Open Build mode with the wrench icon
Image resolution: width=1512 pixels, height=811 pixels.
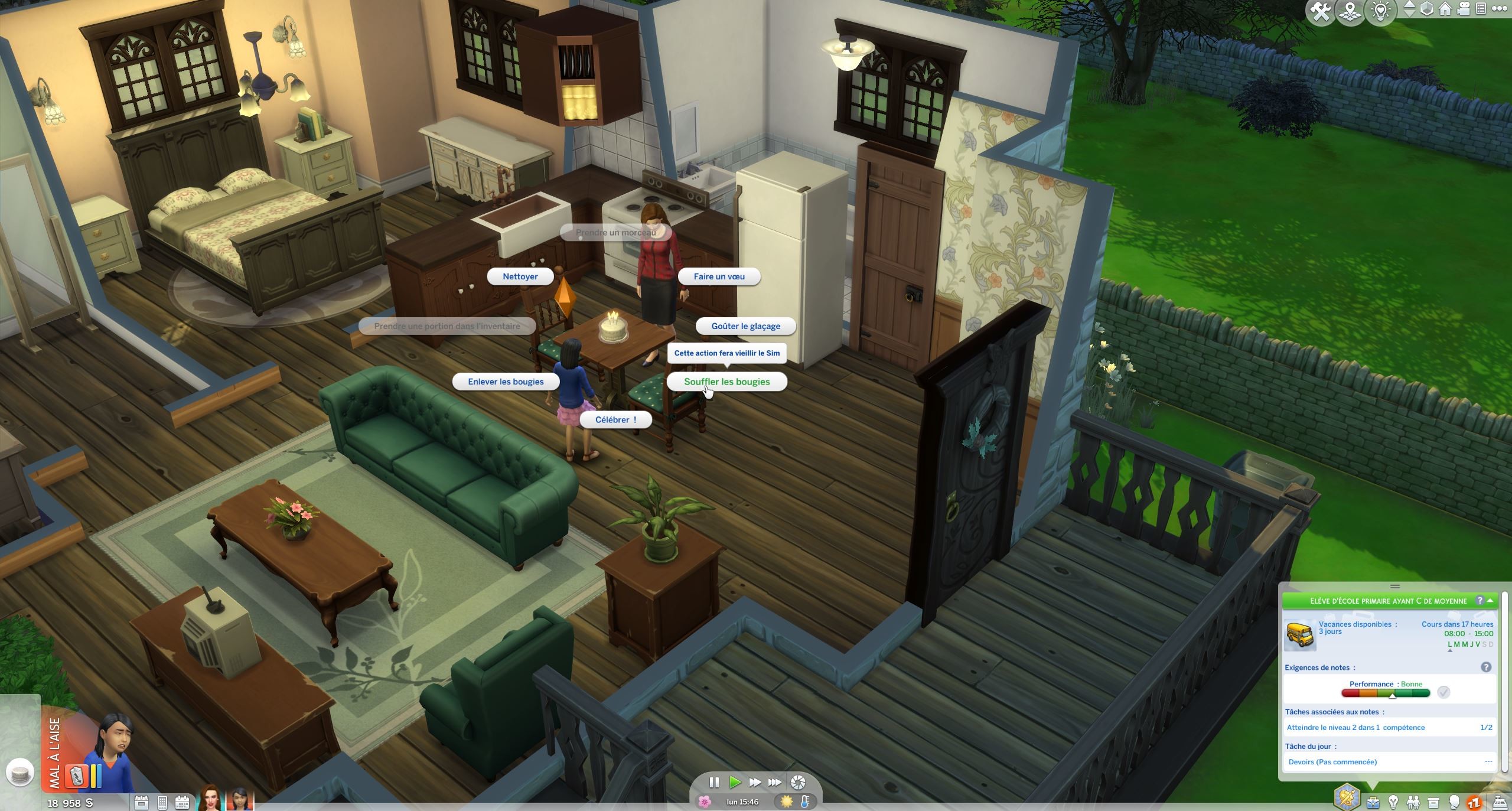pyautogui.click(x=1321, y=9)
